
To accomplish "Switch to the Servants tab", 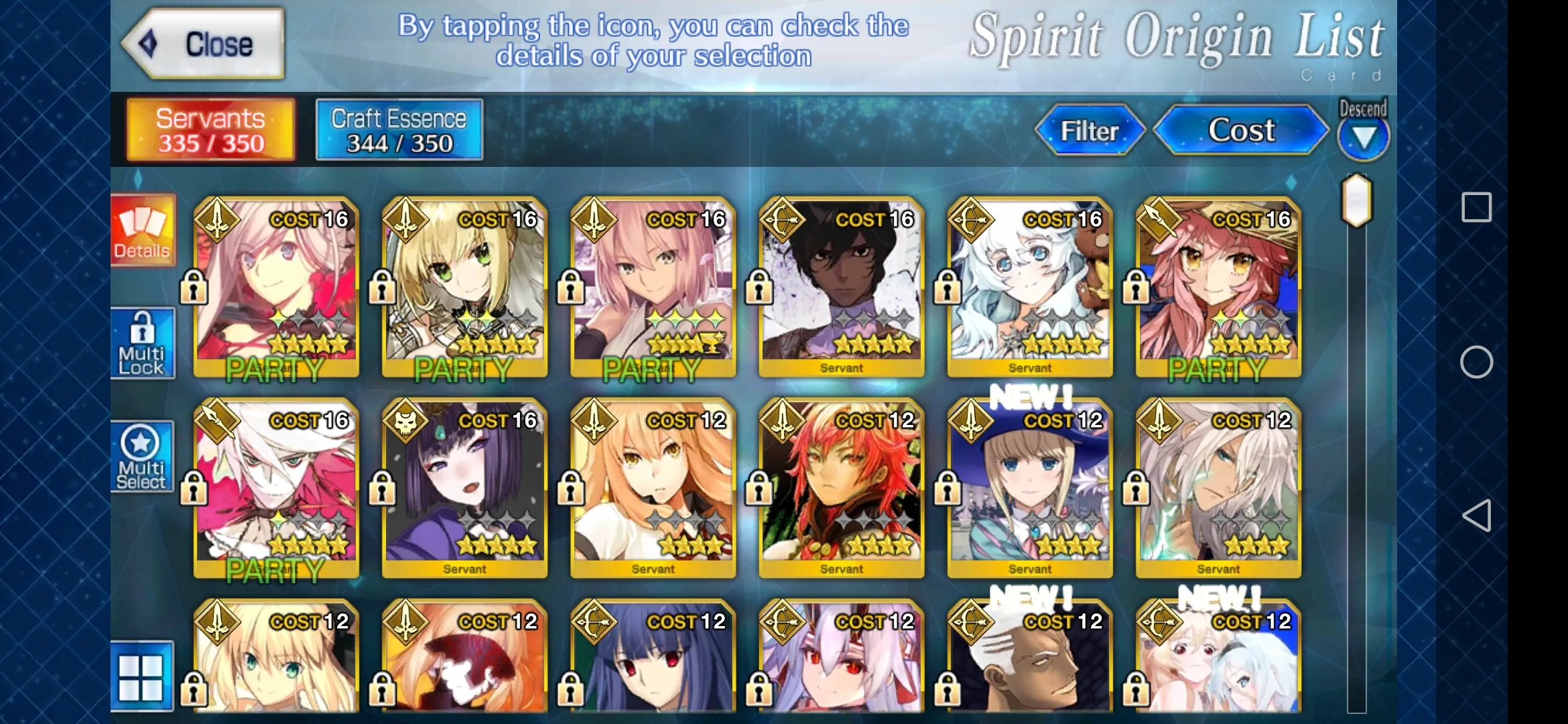I will point(210,130).
